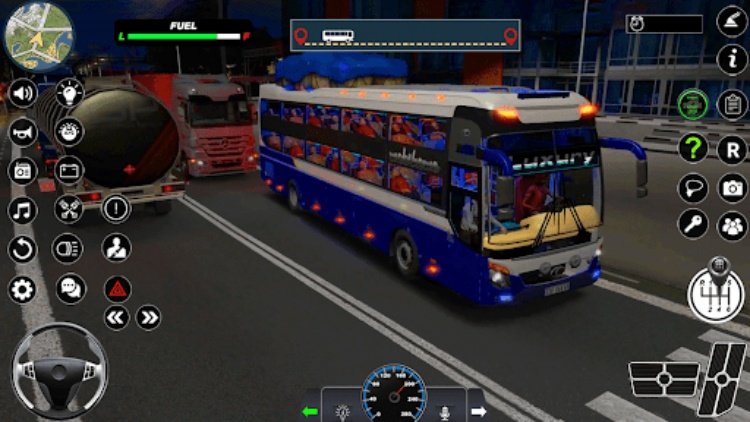Viewport: 750px width, 422px height.
Task: Toggle the sound speaker button
Action: tap(22, 93)
